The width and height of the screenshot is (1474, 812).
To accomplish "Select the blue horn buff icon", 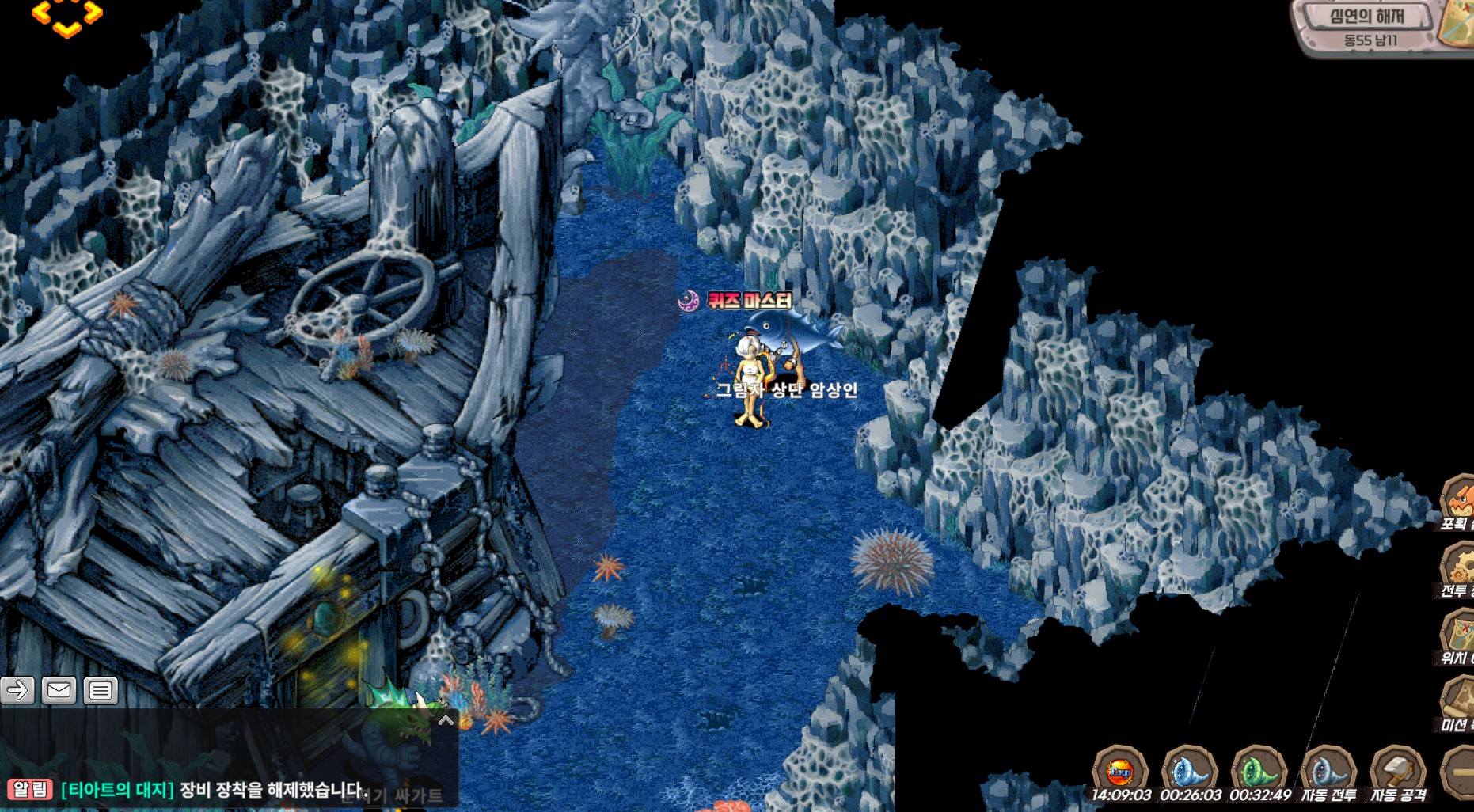I will click(1189, 770).
